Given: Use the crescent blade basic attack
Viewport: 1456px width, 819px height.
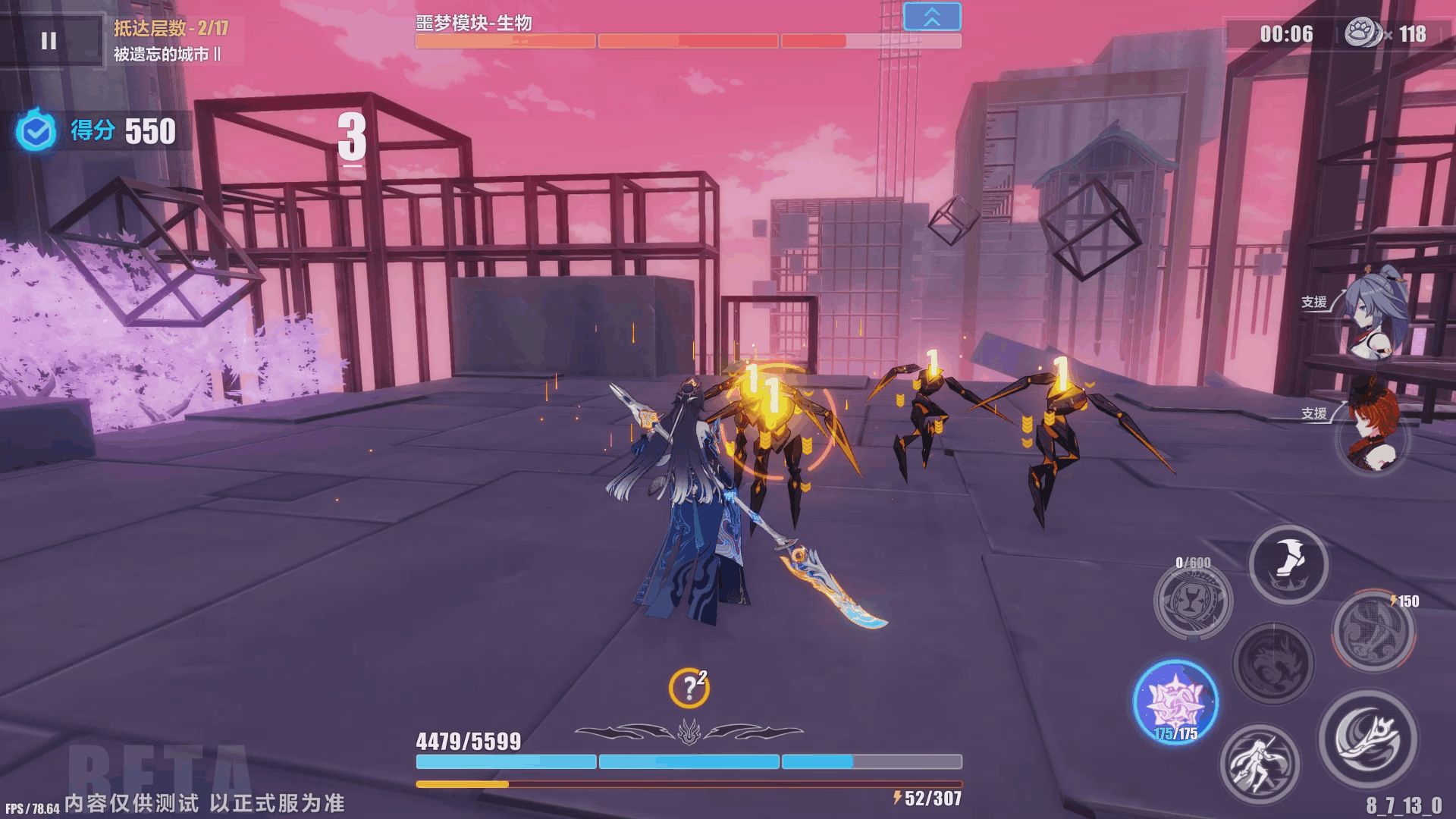Looking at the screenshot, I should (x=1367, y=739).
